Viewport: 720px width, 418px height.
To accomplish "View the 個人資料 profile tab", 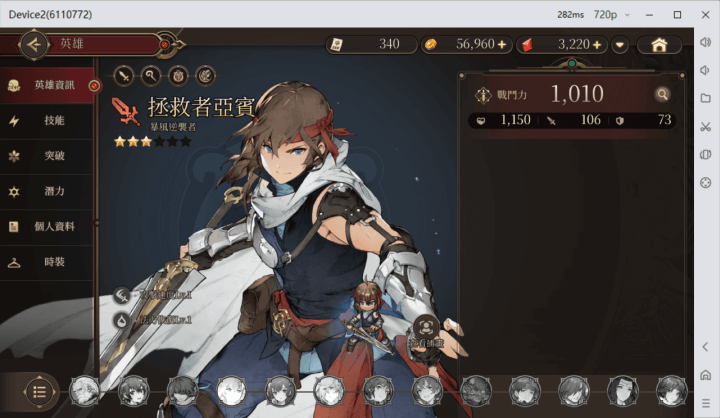I will 54,227.
